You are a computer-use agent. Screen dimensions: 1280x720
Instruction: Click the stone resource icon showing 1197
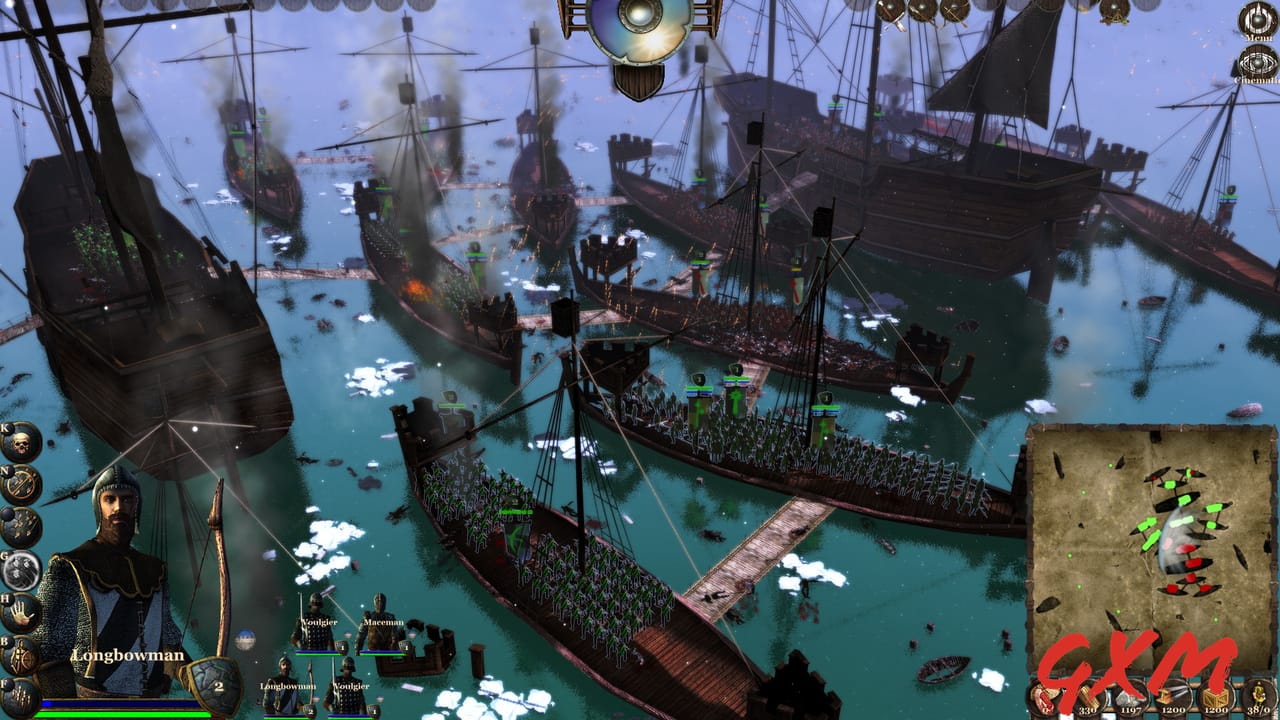click(1132, 697)
